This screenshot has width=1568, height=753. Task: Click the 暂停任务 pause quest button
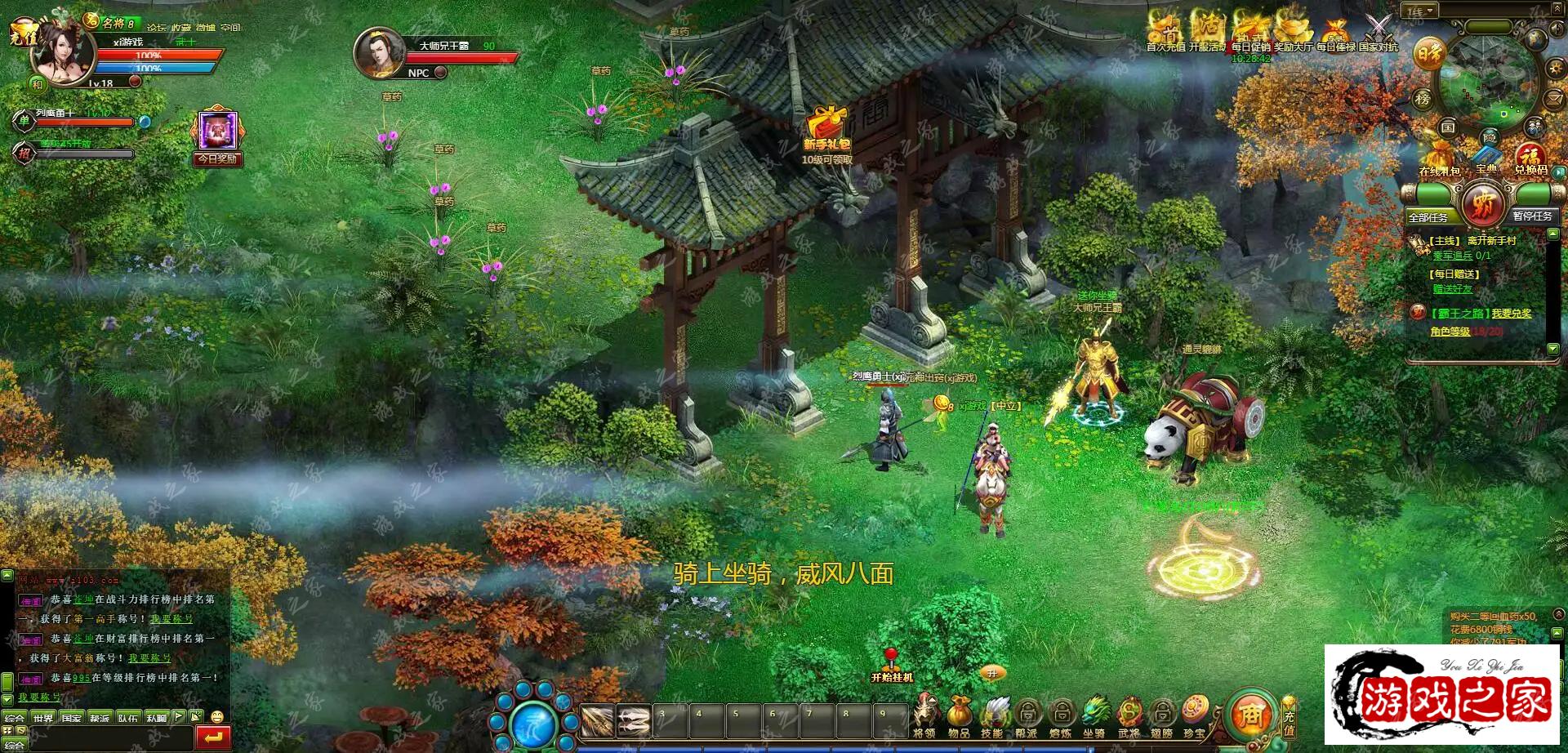(x=1532, y=216)
